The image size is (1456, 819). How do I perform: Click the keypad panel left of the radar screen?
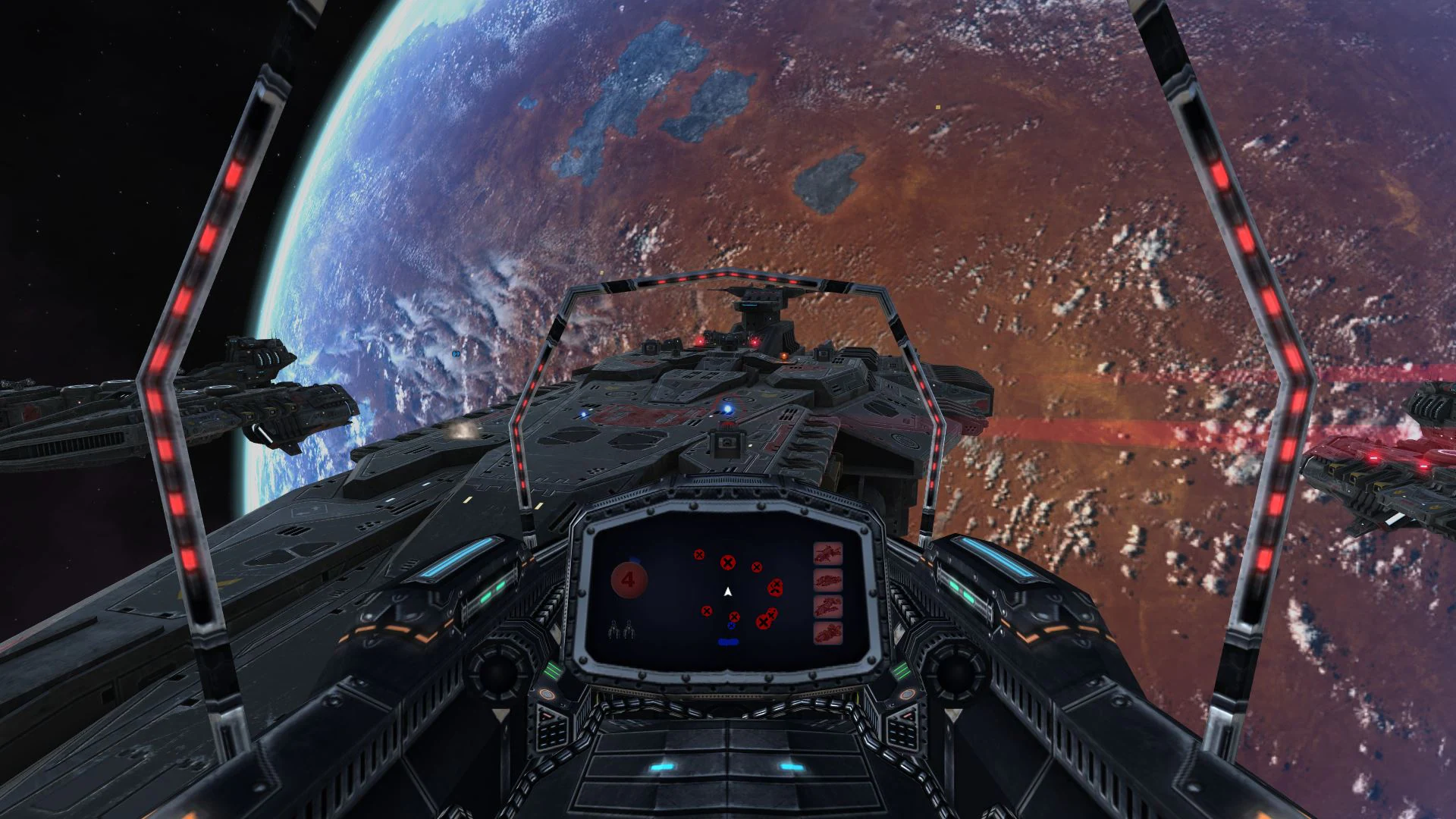pos(552,731)
